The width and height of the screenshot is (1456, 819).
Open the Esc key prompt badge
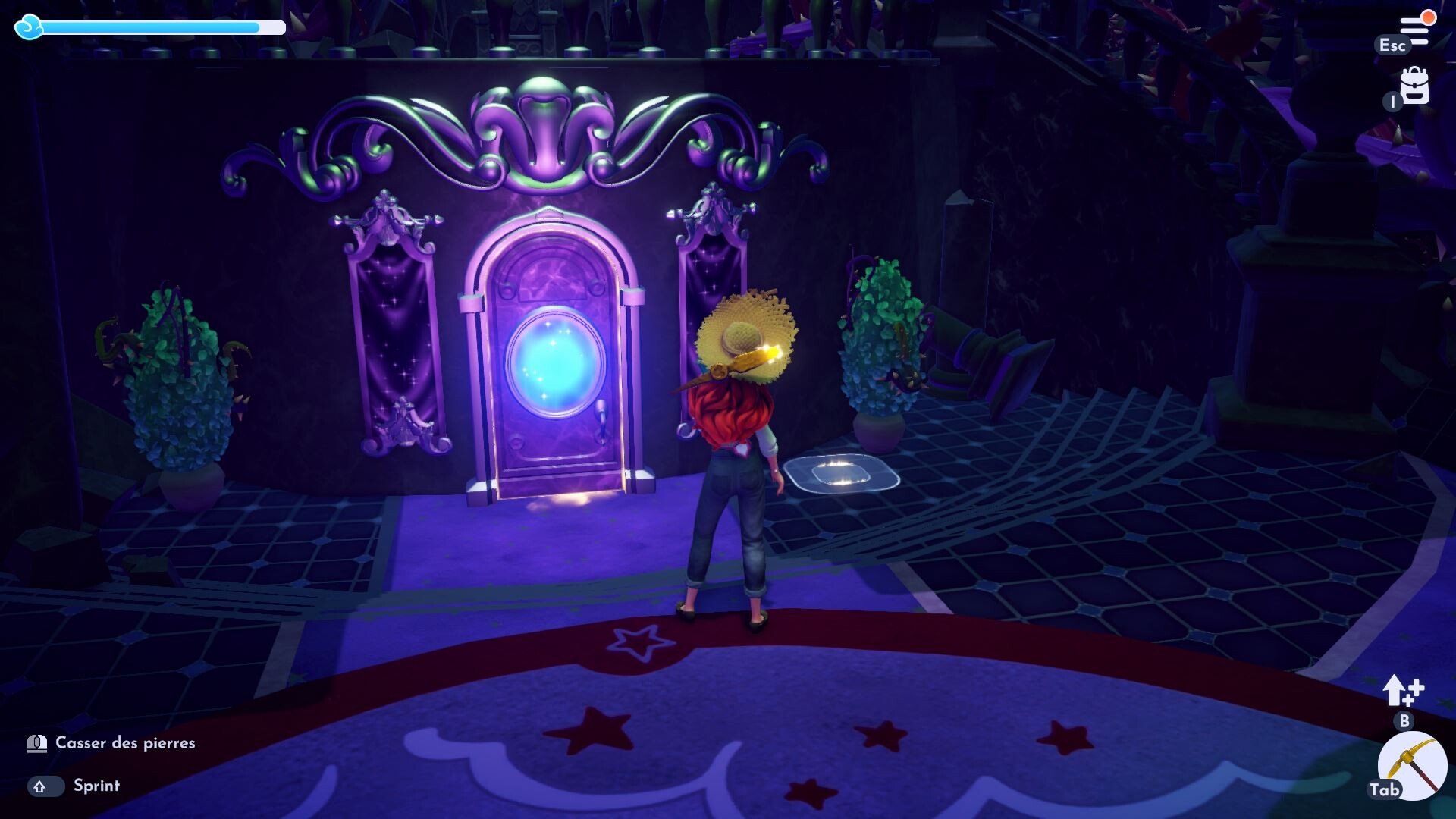(x=1394, y=45)
